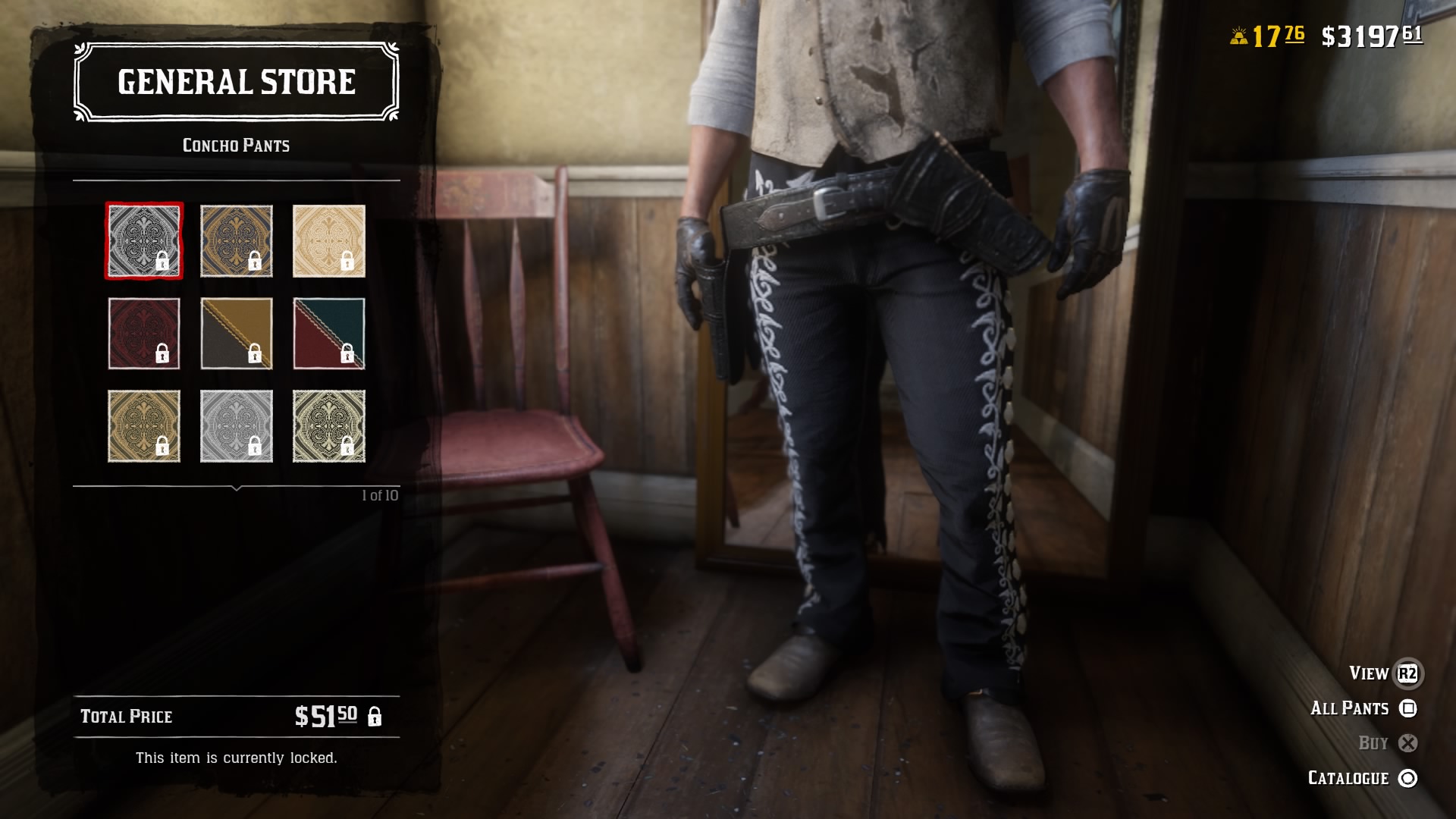This screenshot has height=819, width=1456.
Task: Pick the gold and gray diagonal split swatch
Action: click(x=236, y=334)
